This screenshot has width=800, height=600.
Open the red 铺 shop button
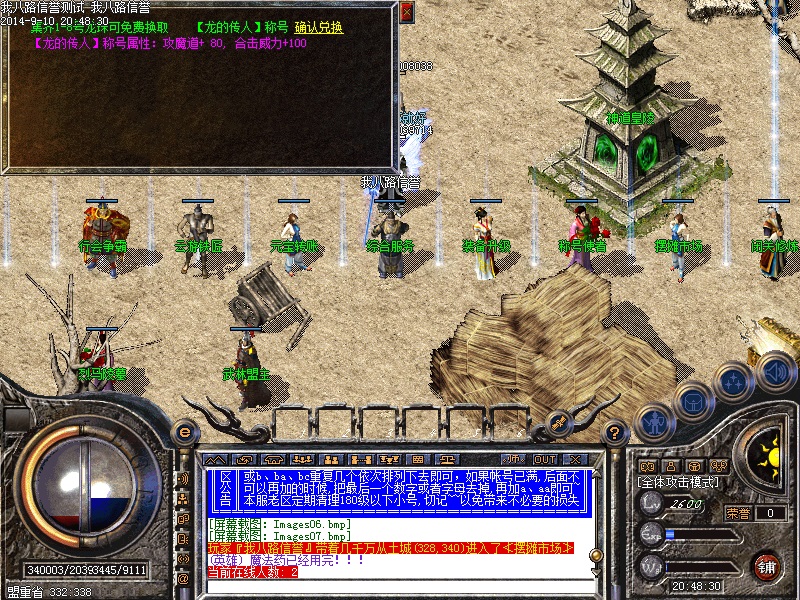point(767,565)
